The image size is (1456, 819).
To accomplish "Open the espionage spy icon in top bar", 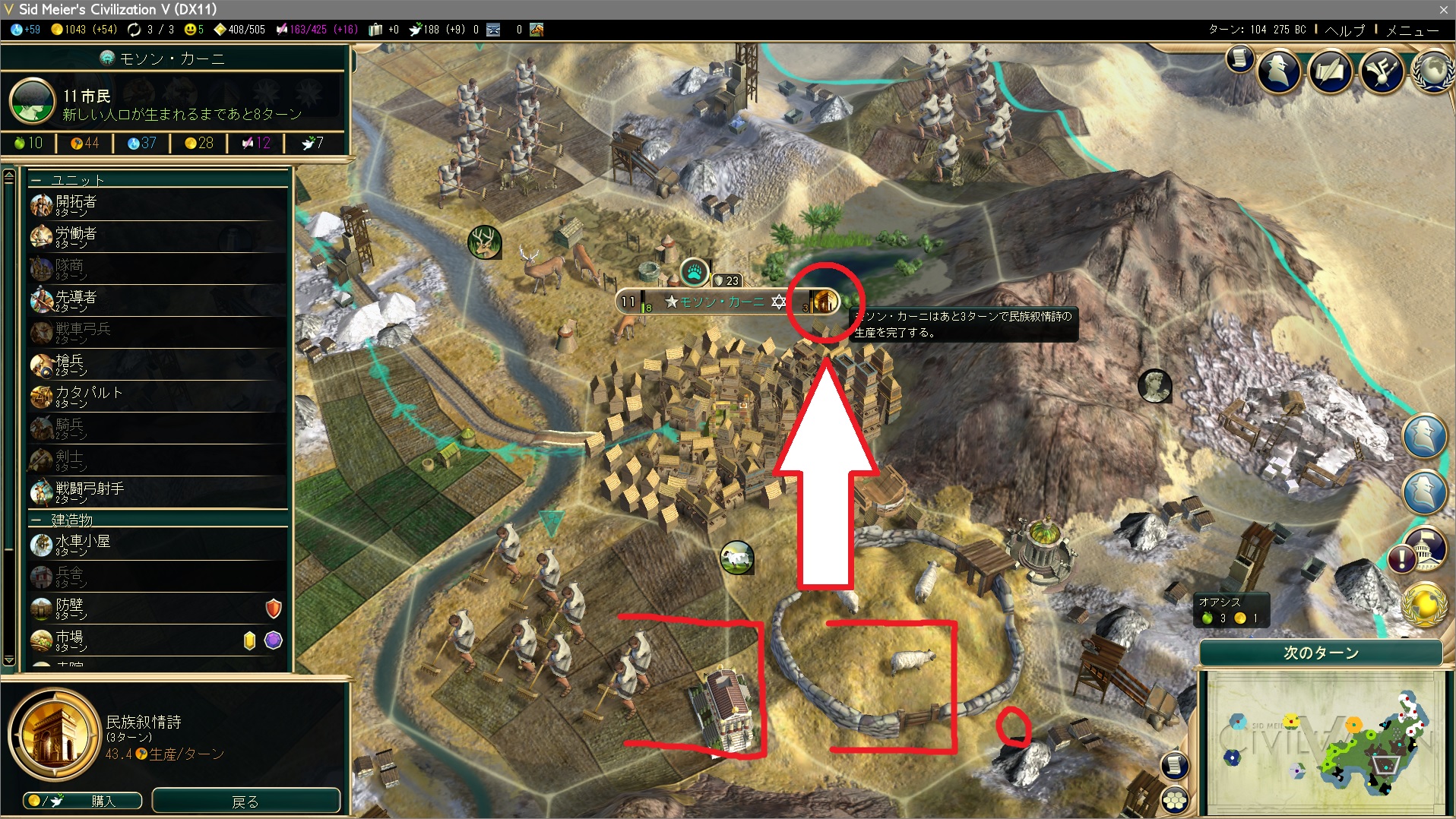I will pyautogui.click(x=1279, y=71).
